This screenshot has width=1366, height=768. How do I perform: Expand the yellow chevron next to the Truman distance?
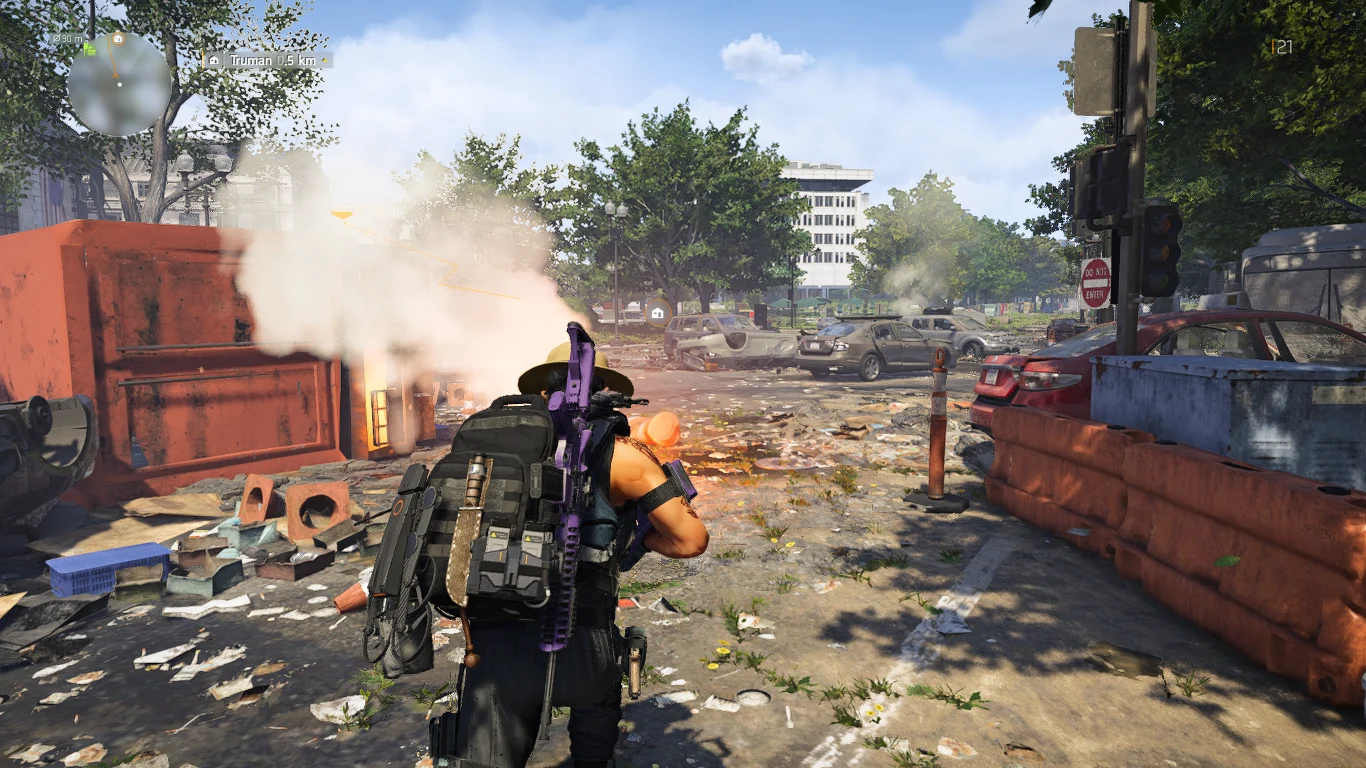[324, 60]
